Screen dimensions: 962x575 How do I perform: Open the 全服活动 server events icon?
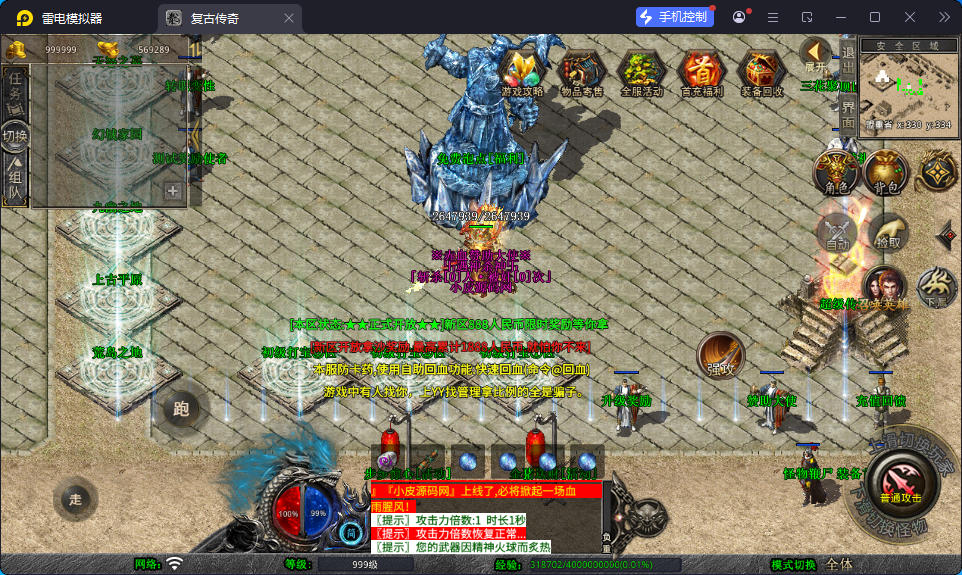[x=641, y=71]
